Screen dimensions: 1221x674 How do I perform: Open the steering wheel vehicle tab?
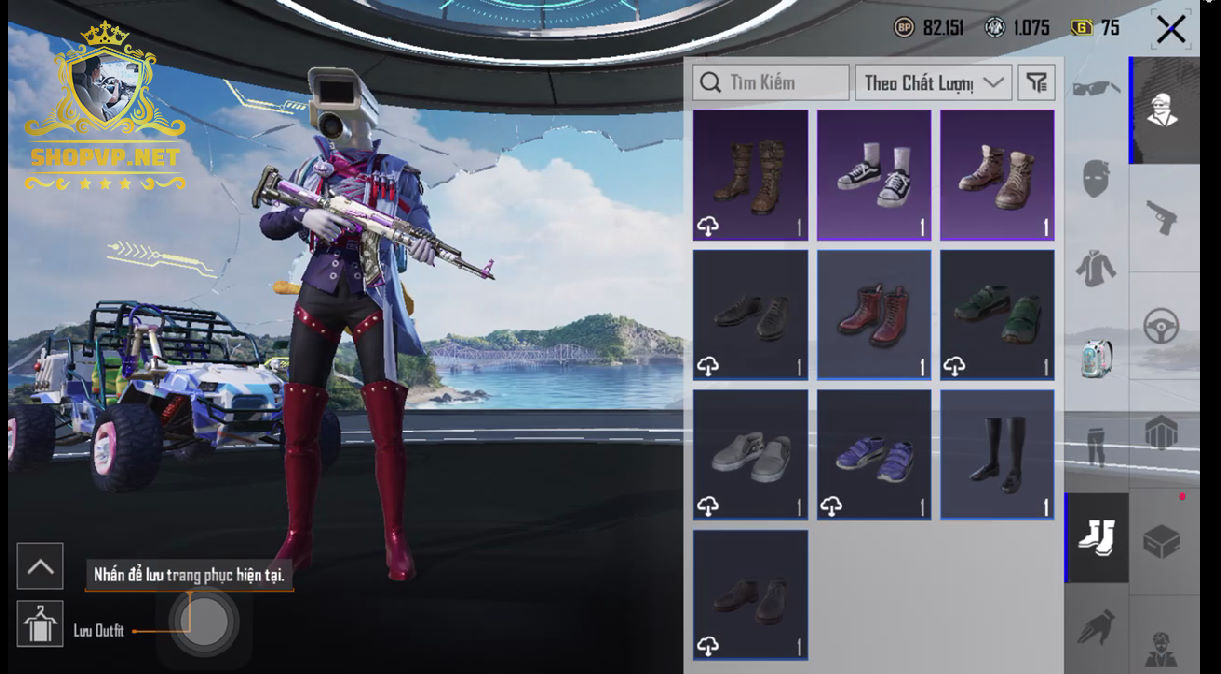tap(1162, 326)
